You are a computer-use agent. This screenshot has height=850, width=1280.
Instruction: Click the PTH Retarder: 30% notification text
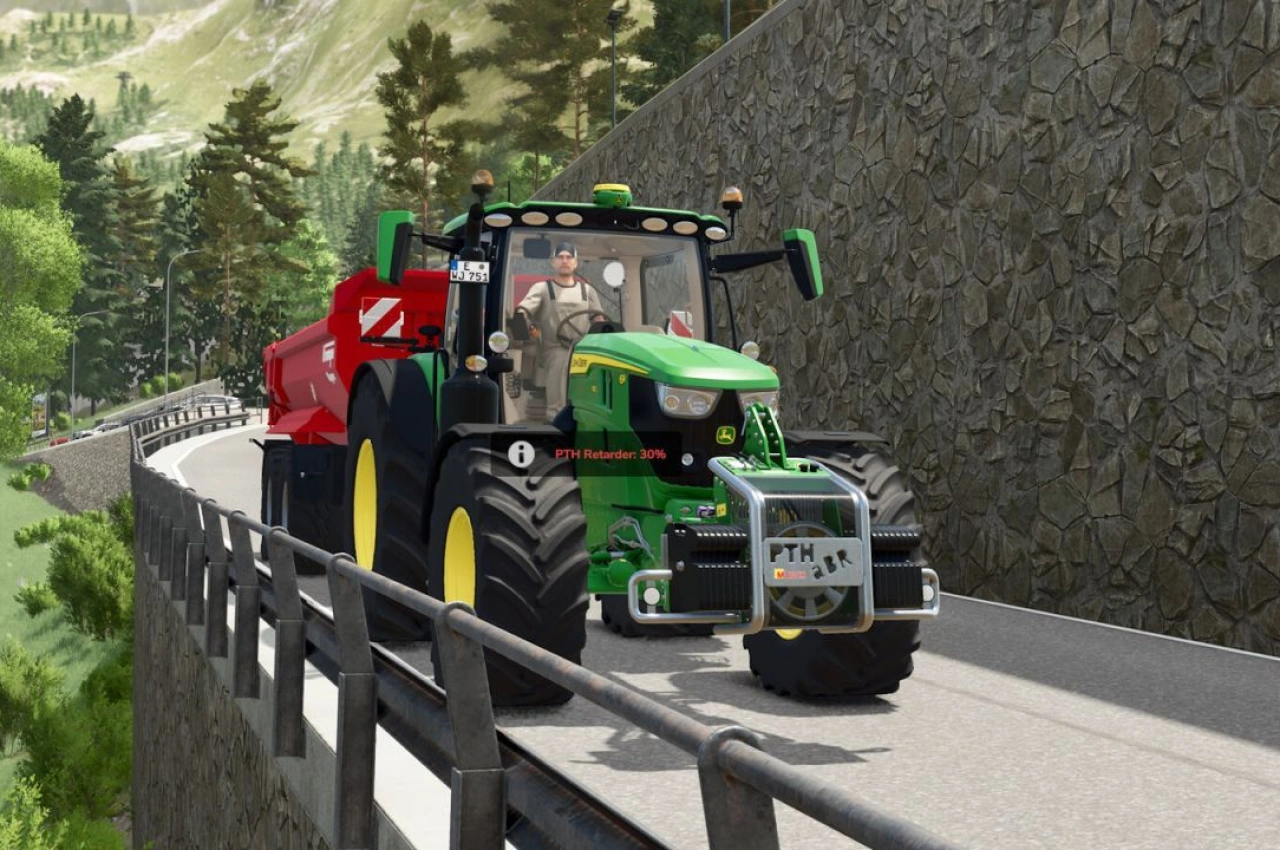coord(608,452)
